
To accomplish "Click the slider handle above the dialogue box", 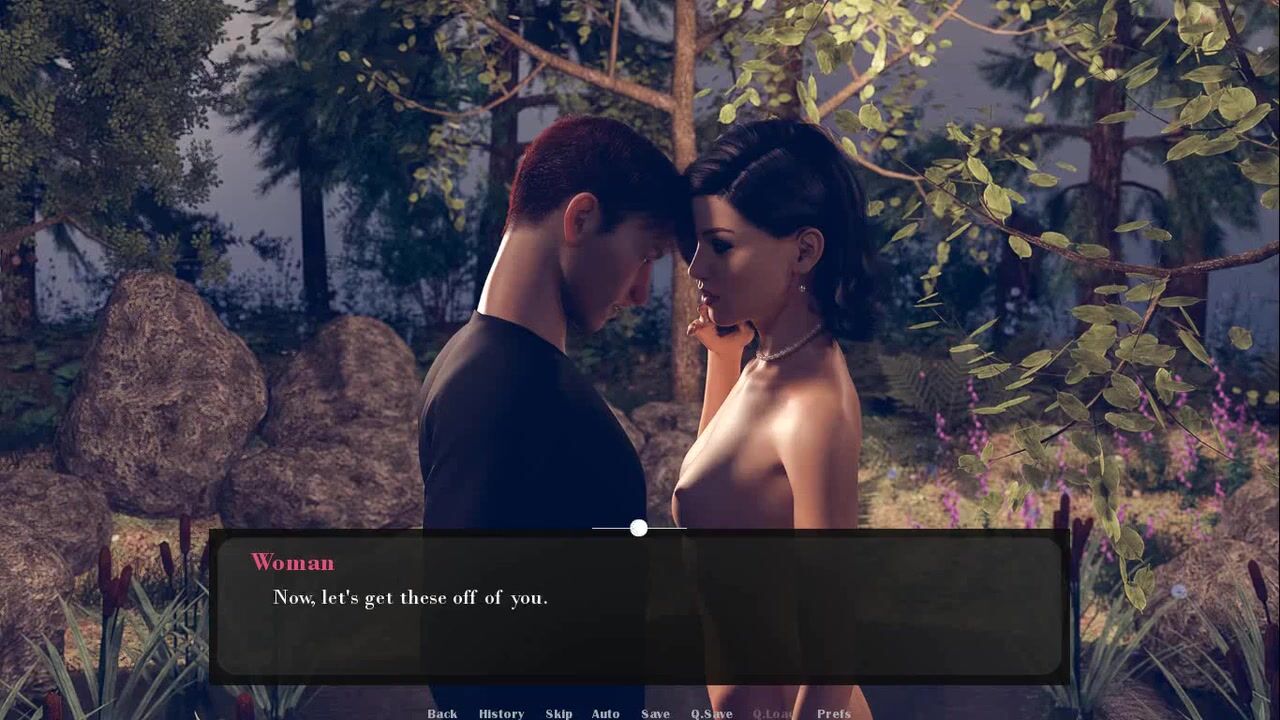I will click(x=639, y=528).
